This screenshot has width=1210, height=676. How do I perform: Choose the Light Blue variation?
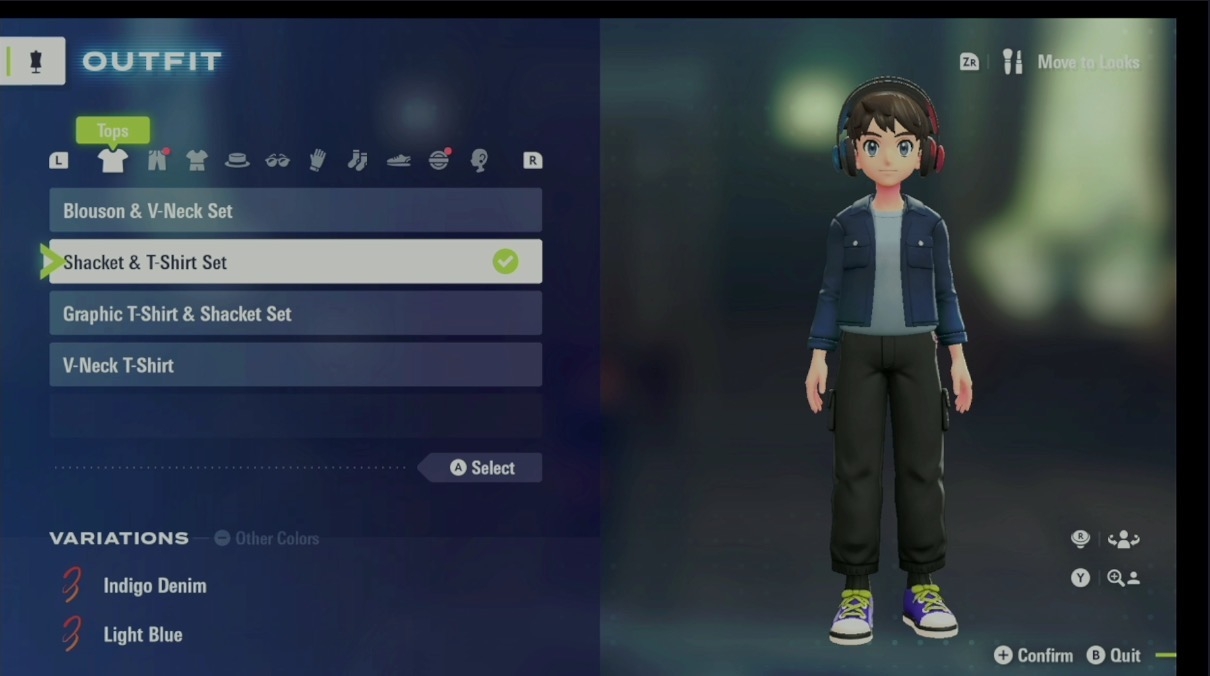click(x=142, y=635)
